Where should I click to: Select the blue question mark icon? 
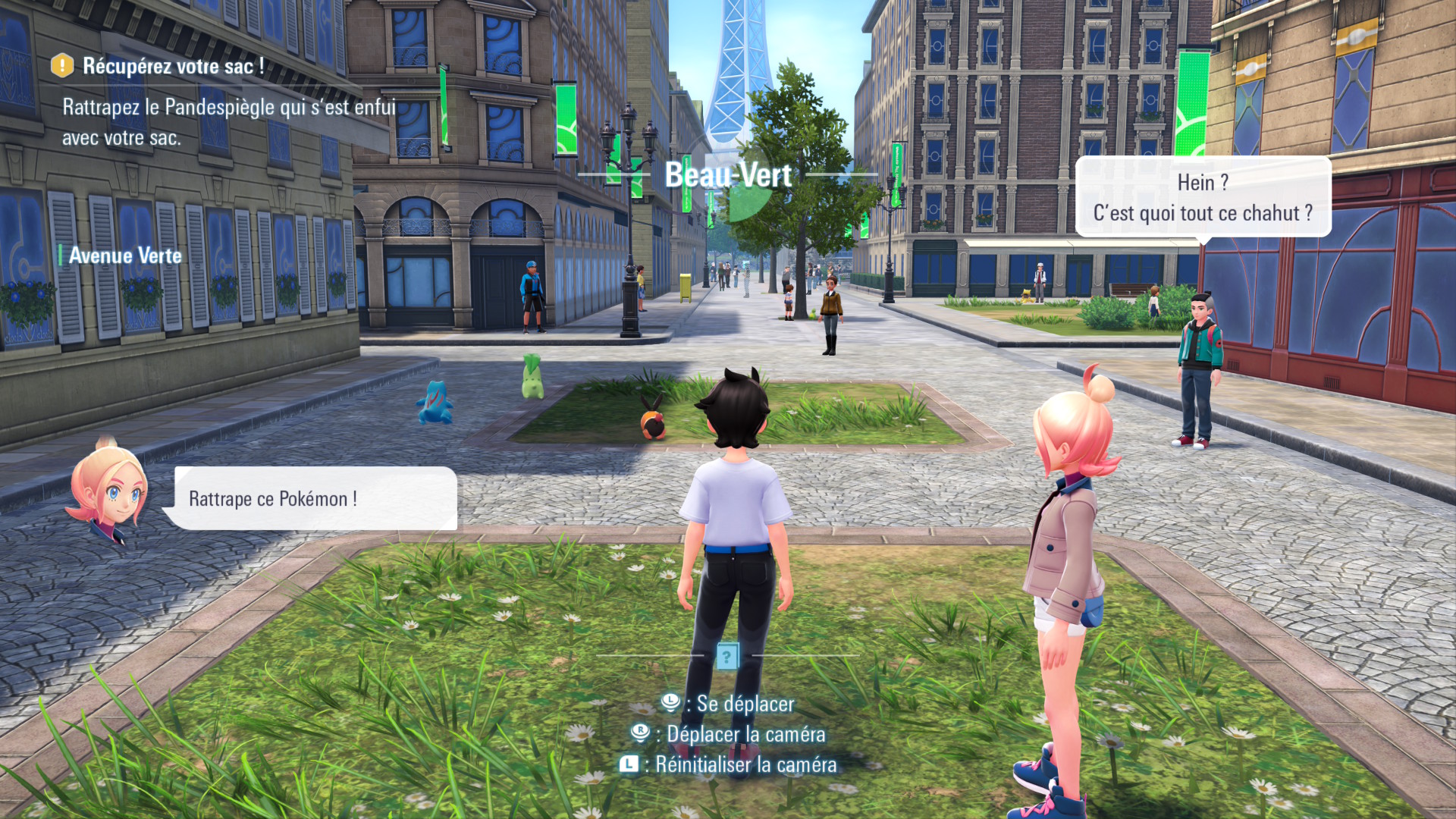click(x=726, y=656)
